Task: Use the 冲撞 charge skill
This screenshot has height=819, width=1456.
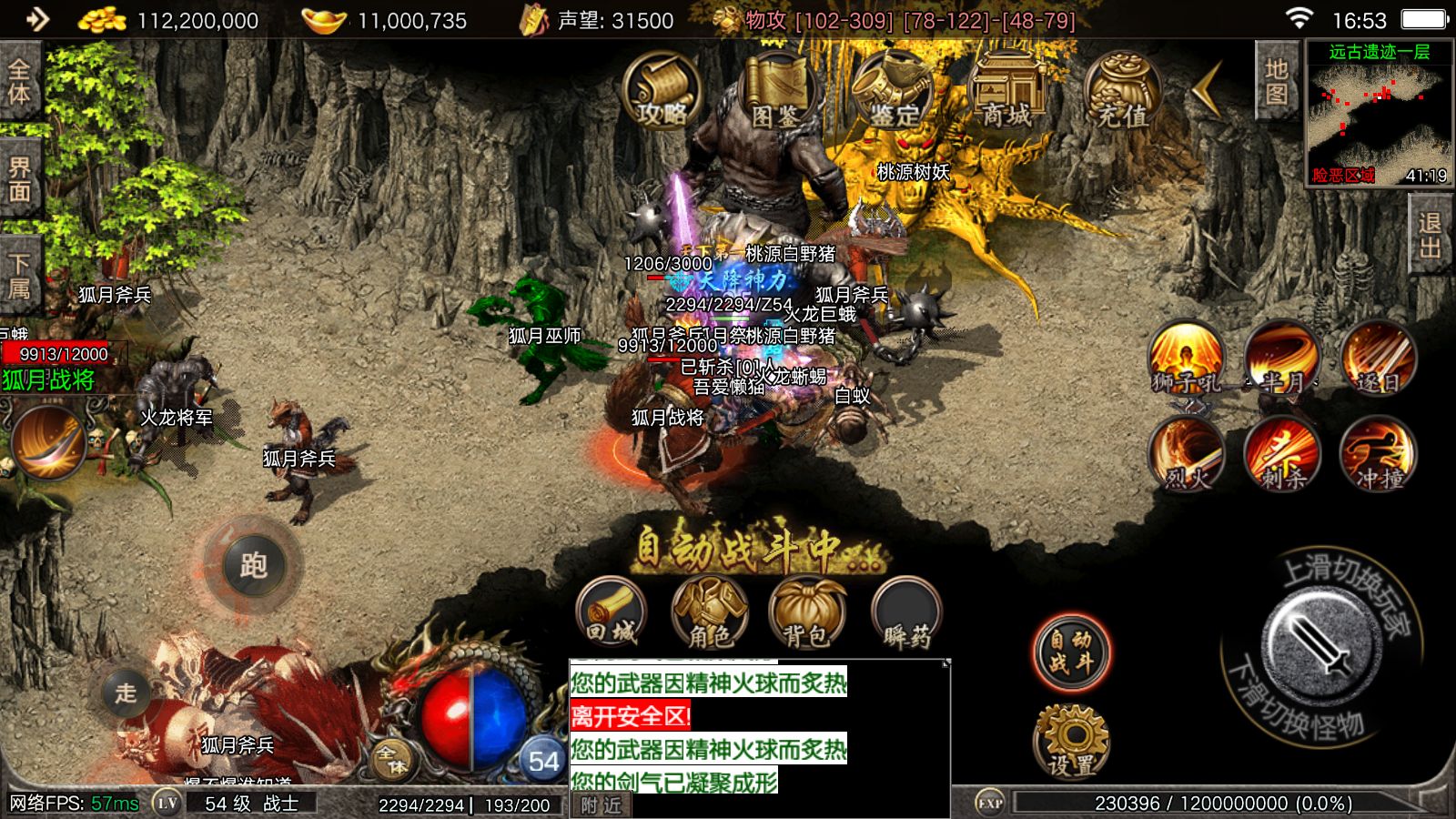Action: pos(1378,453)
